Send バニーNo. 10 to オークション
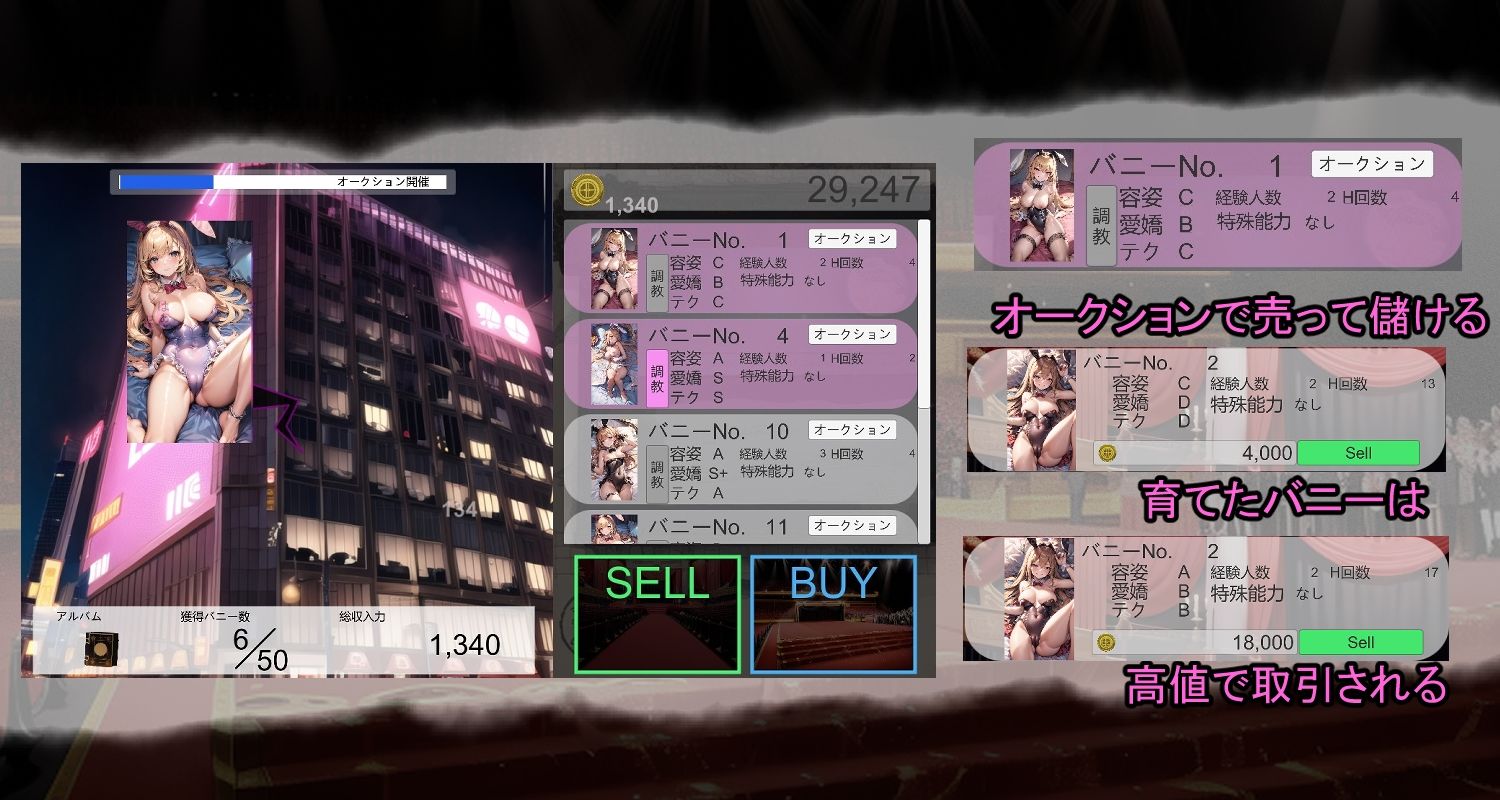The width and height of the screenshot is (1500, 800). pos(852,429)
